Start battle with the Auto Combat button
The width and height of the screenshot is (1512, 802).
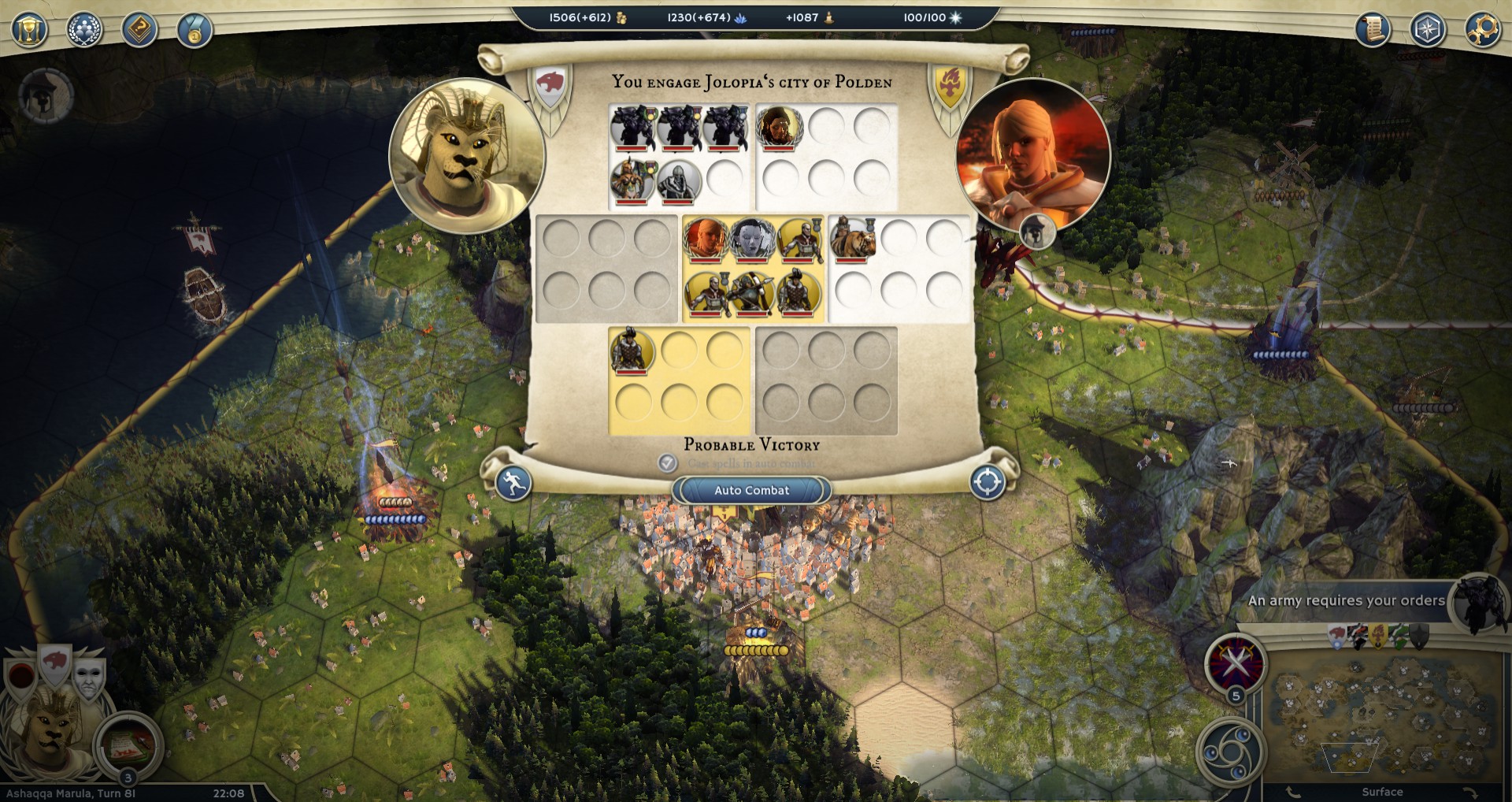[751, 490]
